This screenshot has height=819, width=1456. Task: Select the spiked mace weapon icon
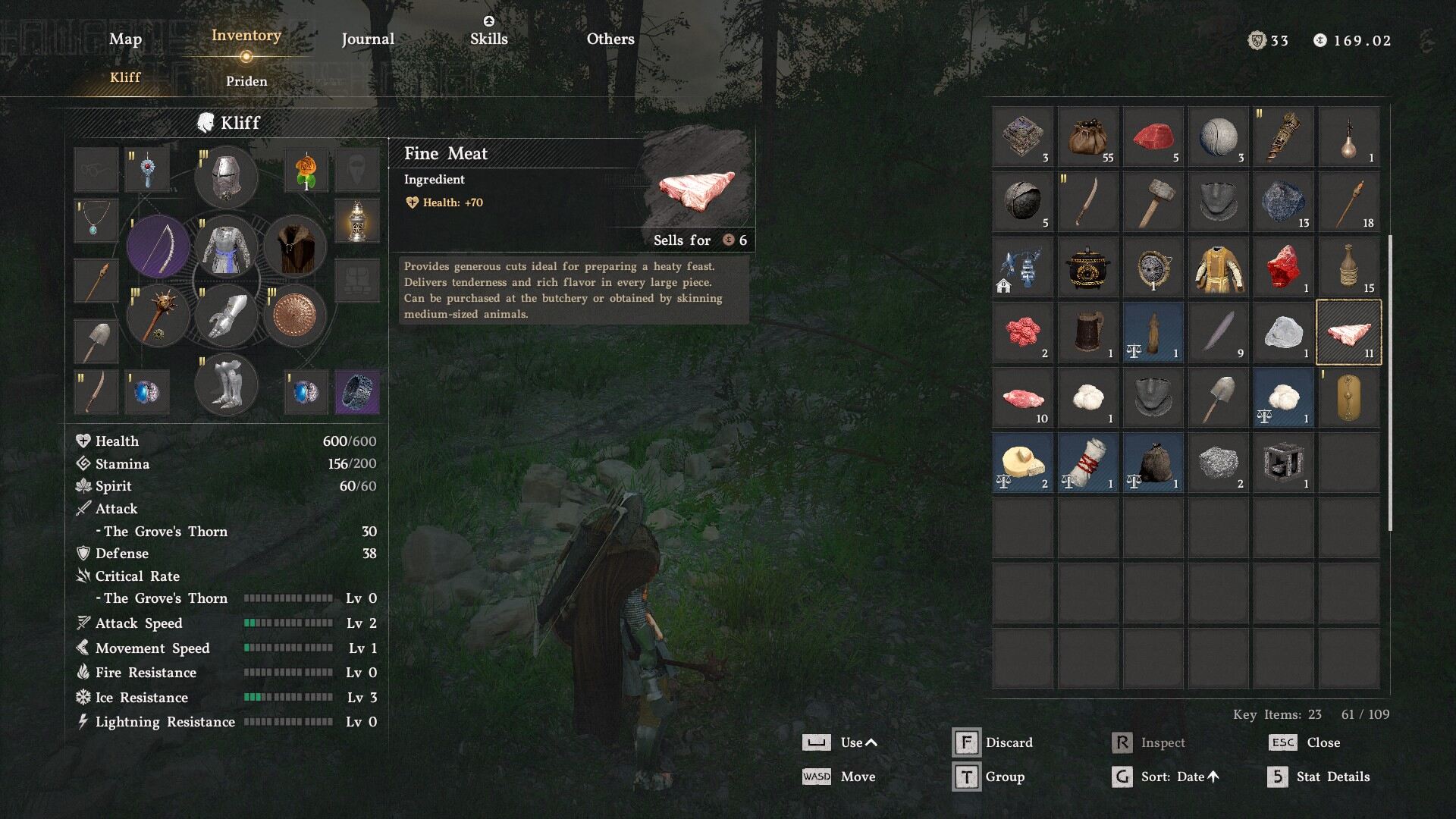click(158, 315)
